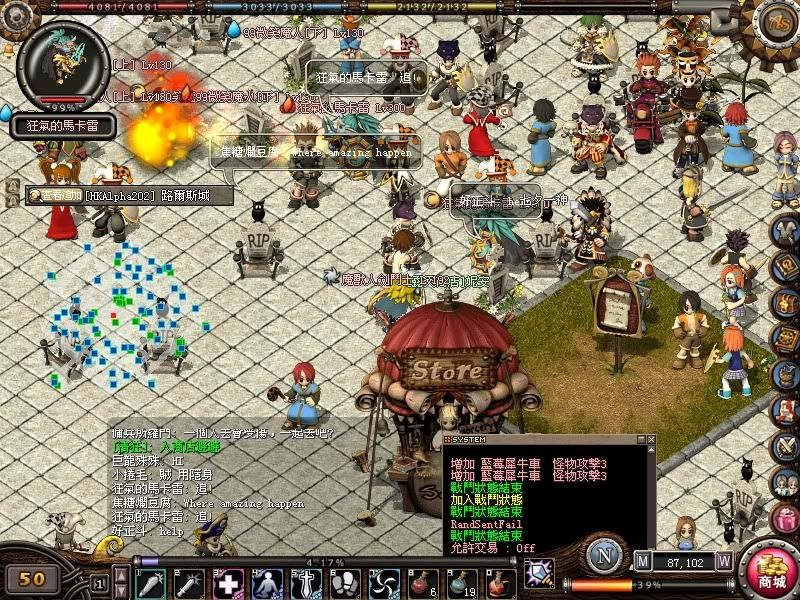Select the 狂氣的馬卡雷 name plate
The width and height of the screenshot is (800, 600).
pos(64,127)
